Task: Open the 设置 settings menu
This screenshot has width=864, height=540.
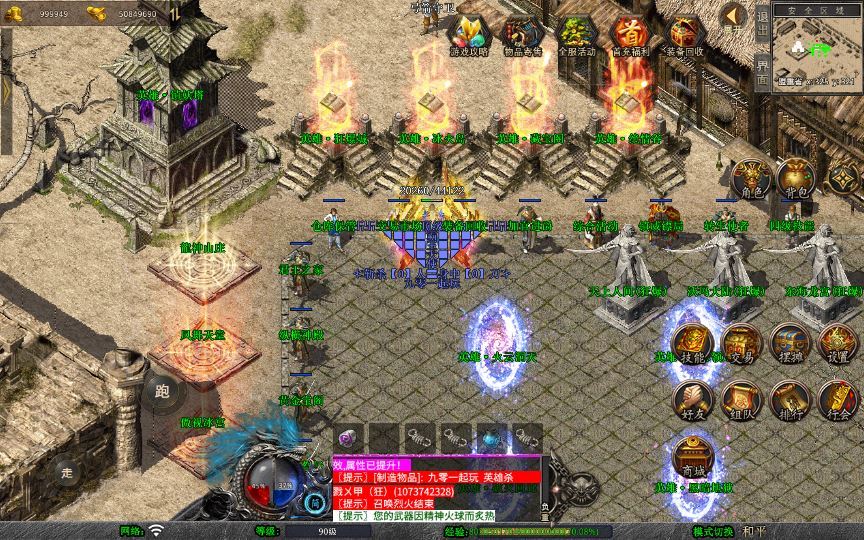Action: [838, 342]
